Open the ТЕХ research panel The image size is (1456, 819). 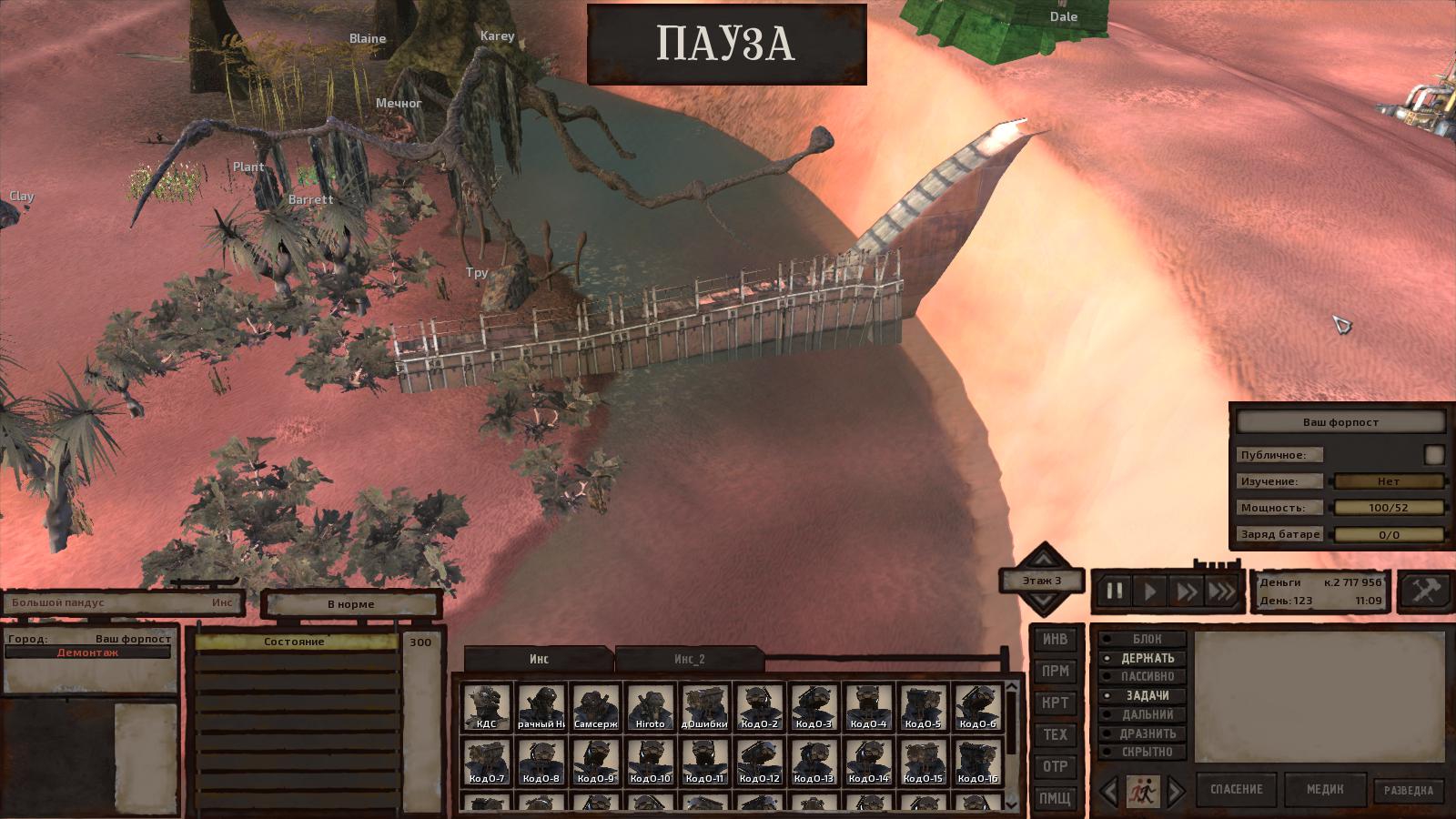(x=1055, y=734)
